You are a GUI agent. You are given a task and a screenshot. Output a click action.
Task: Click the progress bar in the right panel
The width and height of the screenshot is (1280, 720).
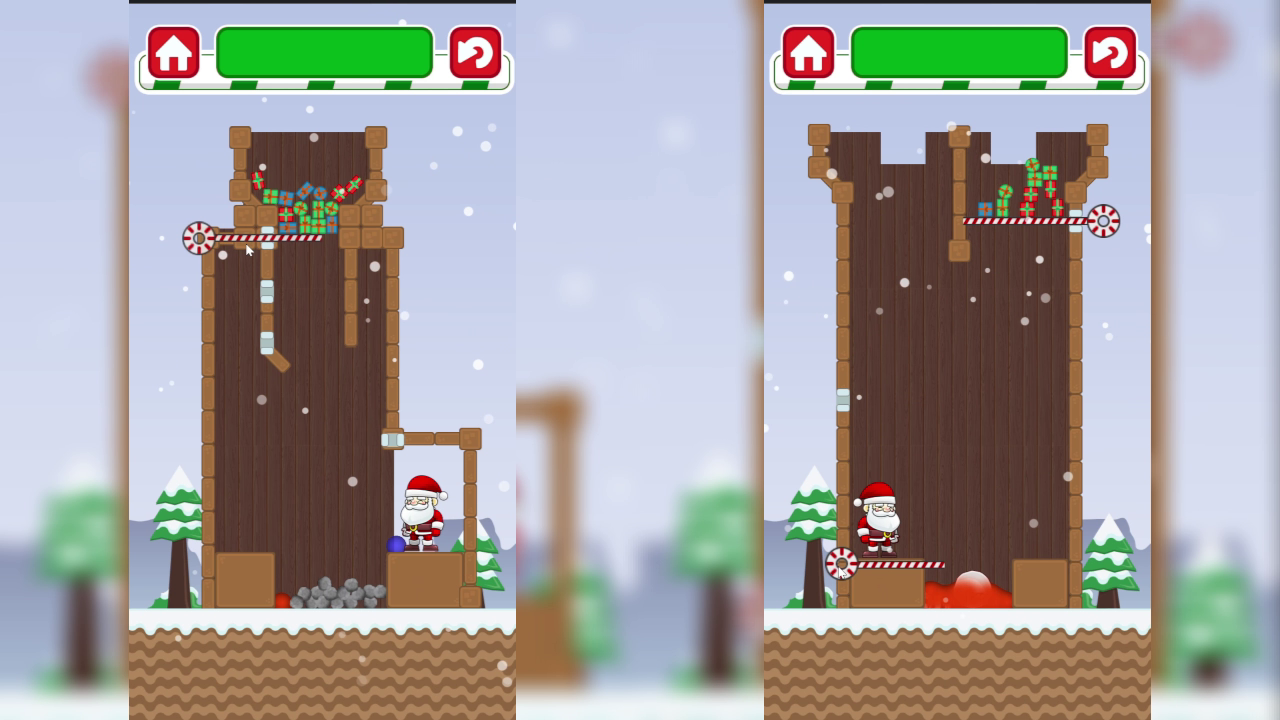958,50
